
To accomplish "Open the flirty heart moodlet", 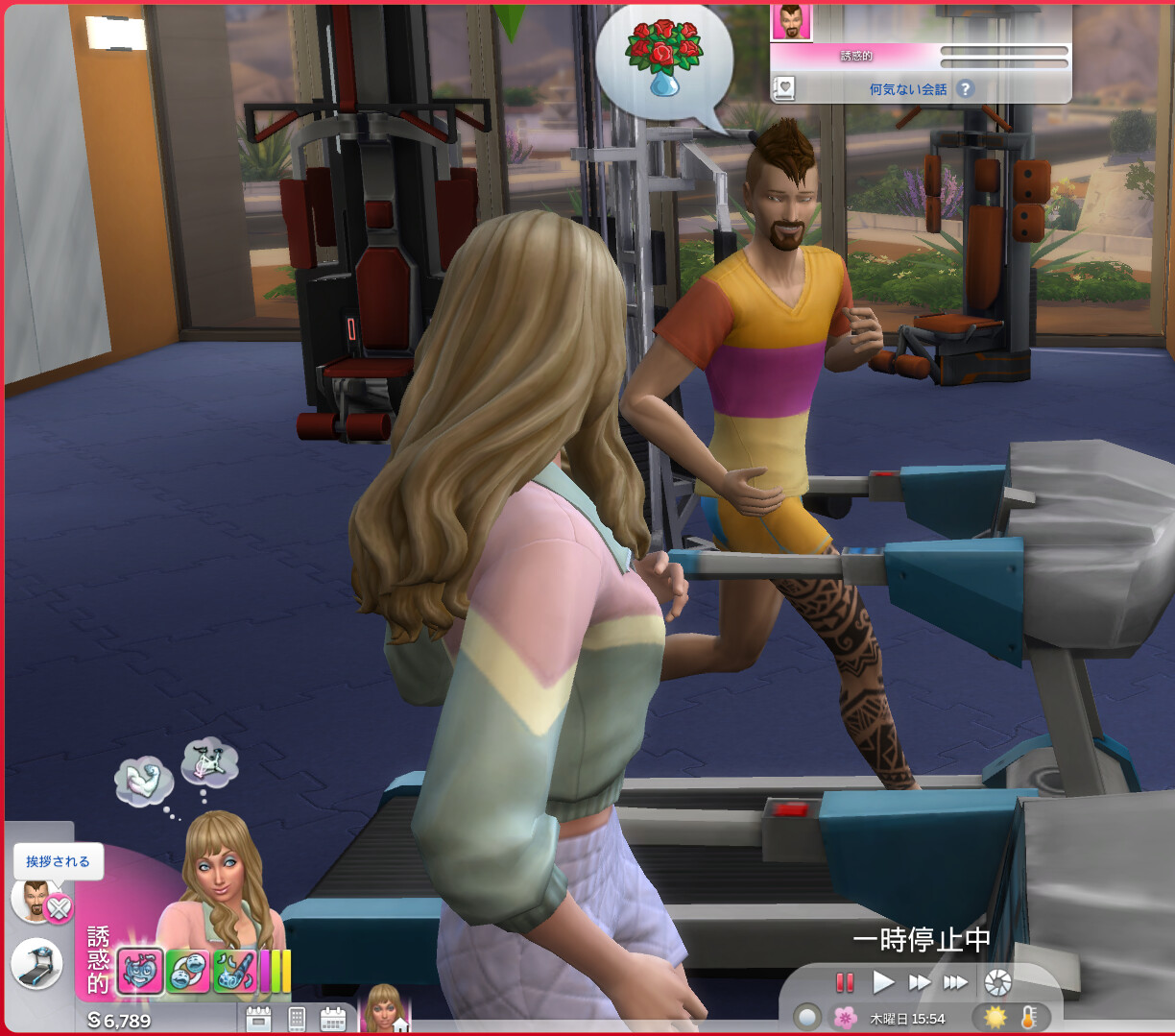I will click(x=140, y=972).
